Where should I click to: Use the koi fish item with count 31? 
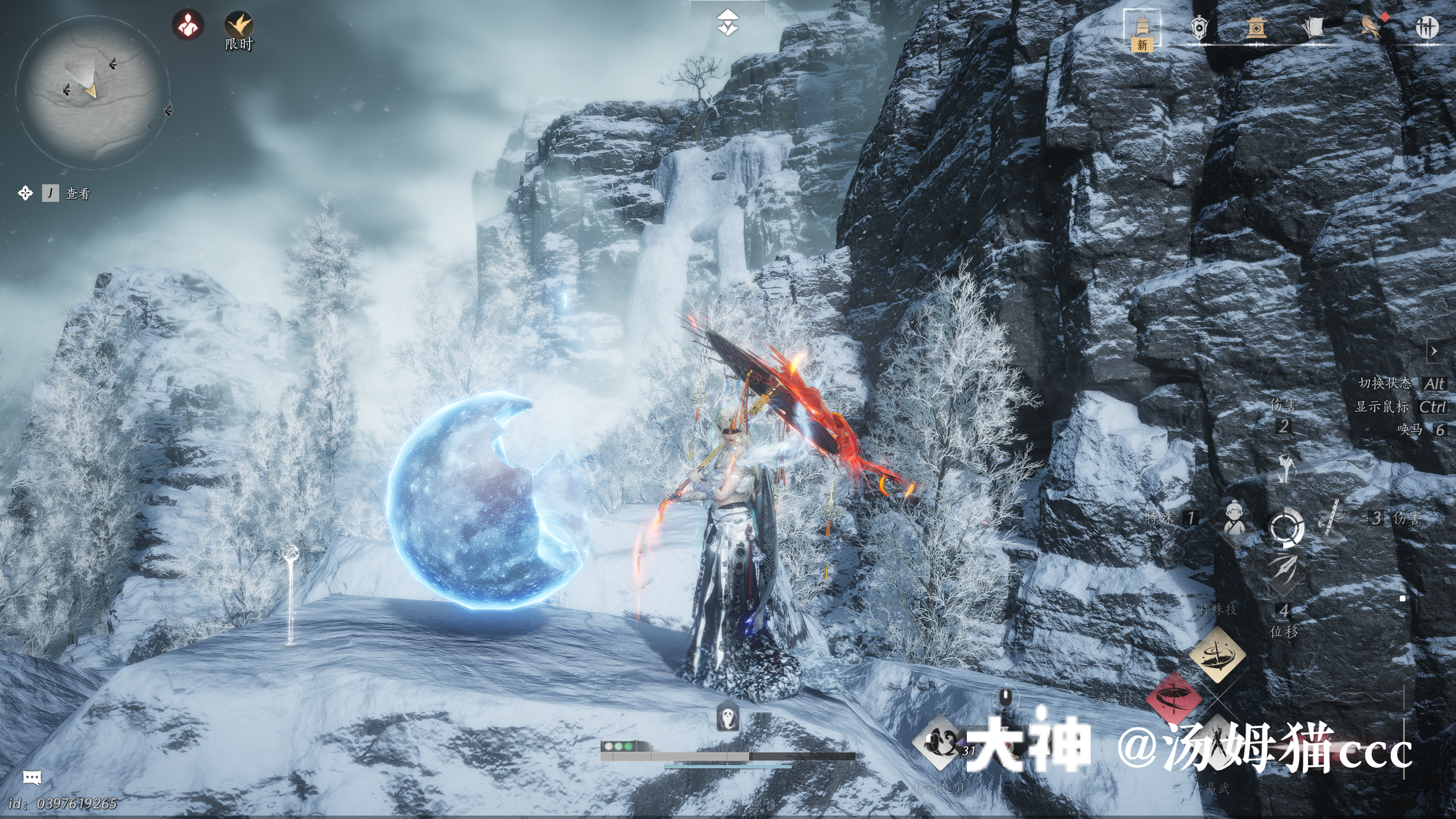pyautogui.click(x=938, y=742)
